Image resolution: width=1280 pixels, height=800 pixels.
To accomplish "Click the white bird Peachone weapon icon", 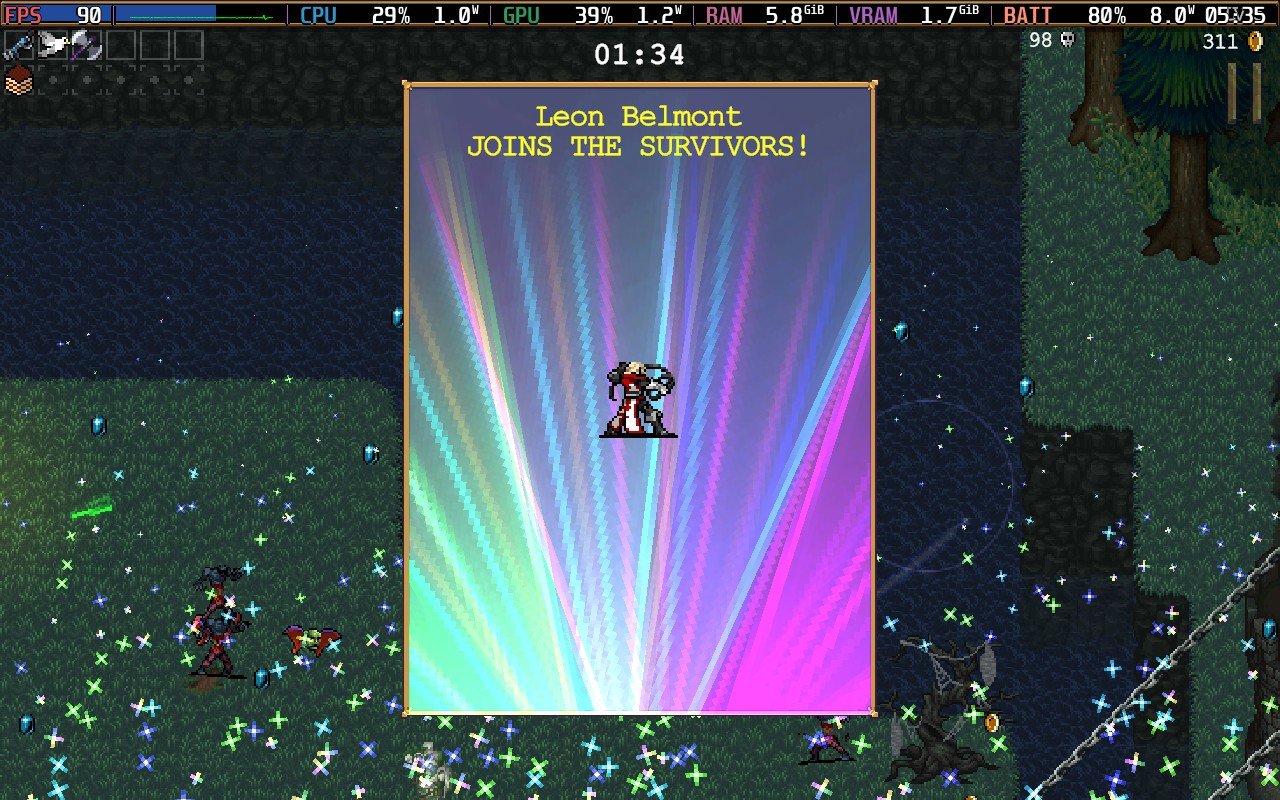I will [52, 46].
